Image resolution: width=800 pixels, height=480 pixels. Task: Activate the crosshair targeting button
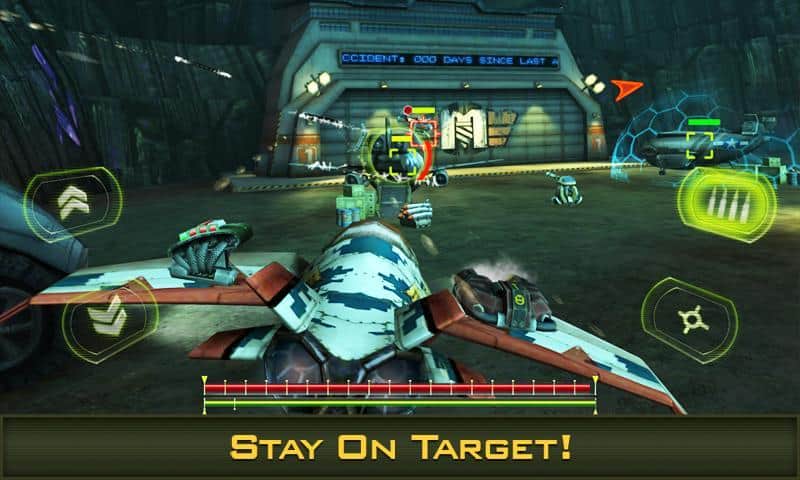689,319
